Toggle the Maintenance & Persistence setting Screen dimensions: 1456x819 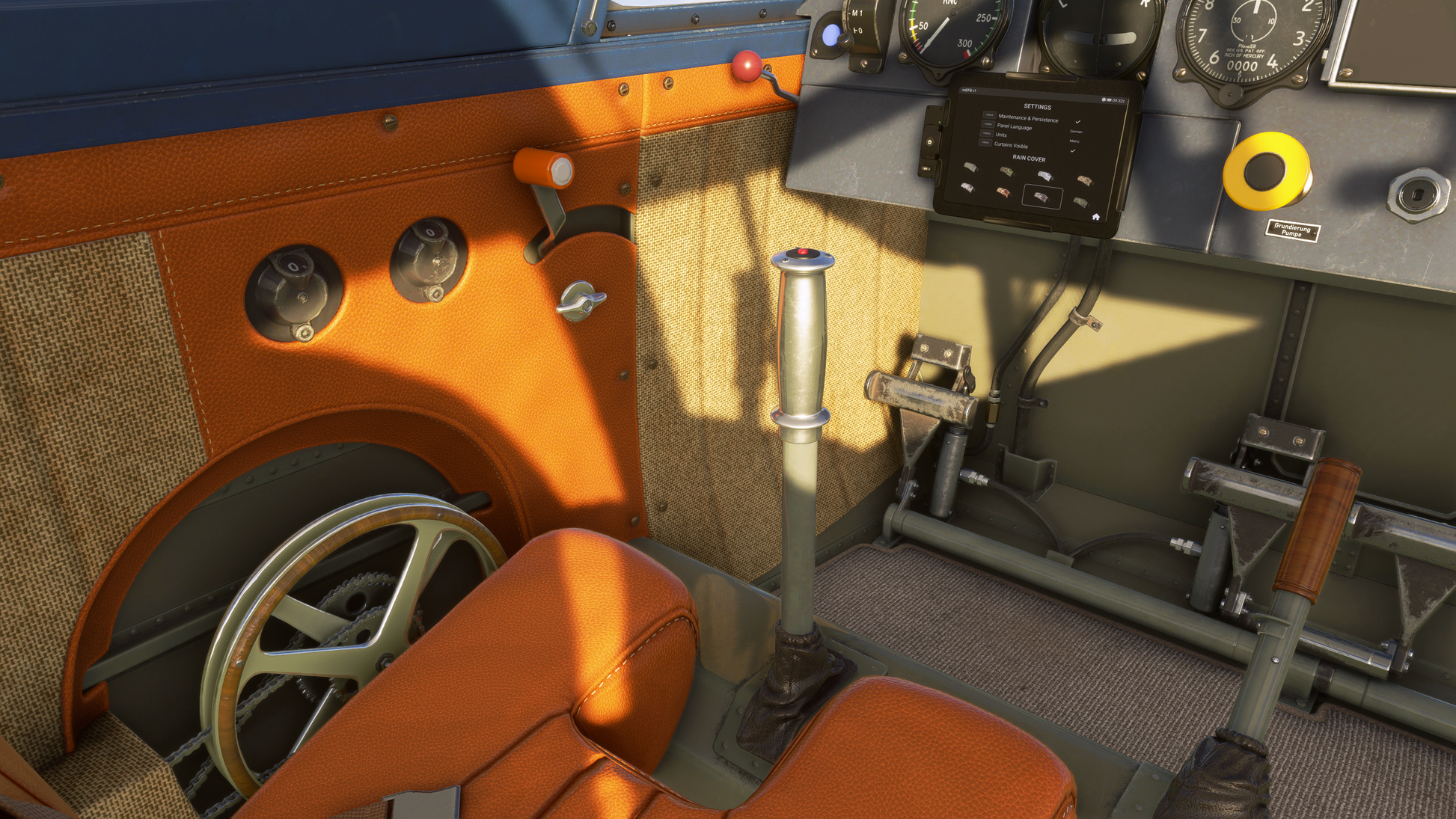pos(990,116)
